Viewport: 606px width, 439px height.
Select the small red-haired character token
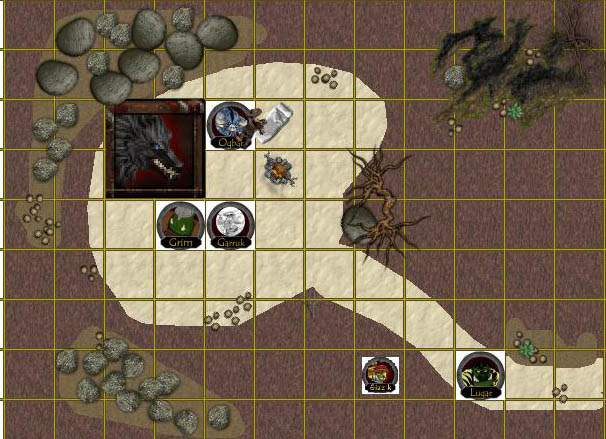pos(380,374)
